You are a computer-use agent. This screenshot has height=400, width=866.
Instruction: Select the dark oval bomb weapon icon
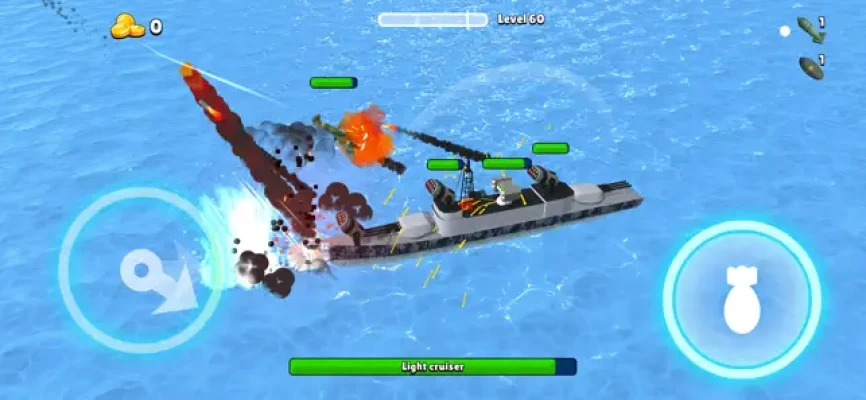(x=810, y=68)
